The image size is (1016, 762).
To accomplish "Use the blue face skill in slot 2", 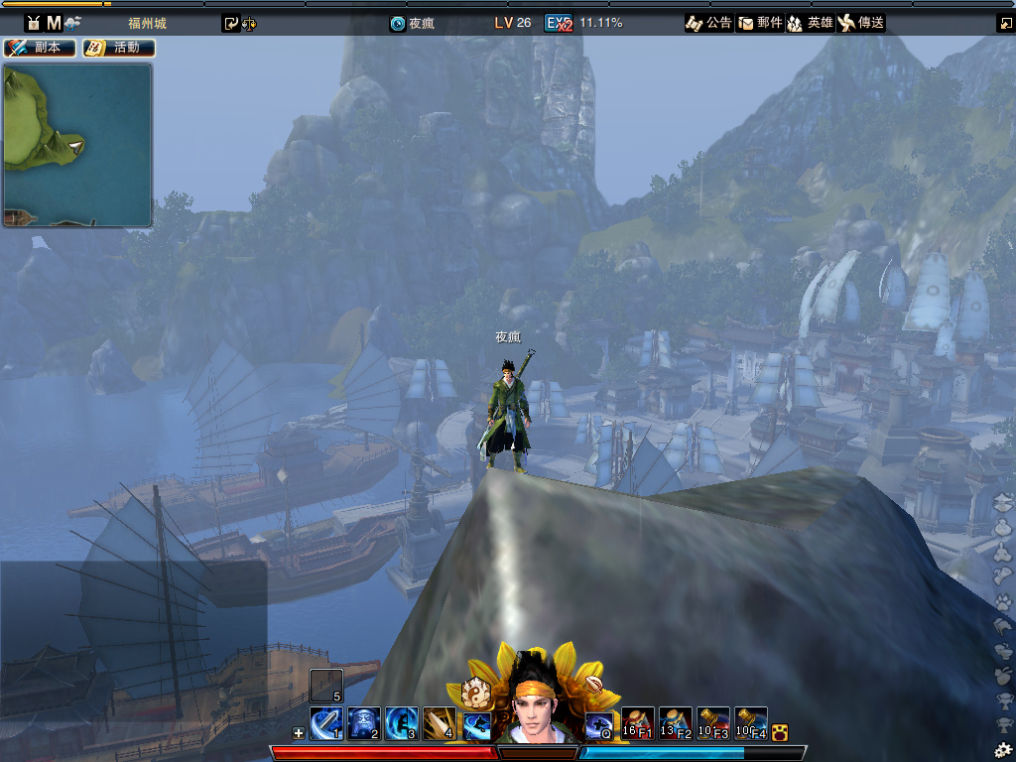I will [x=363, y=723].
